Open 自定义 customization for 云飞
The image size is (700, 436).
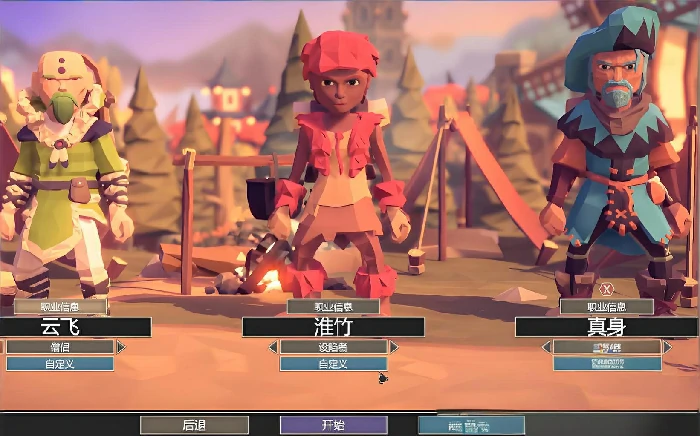coord(60,364)
